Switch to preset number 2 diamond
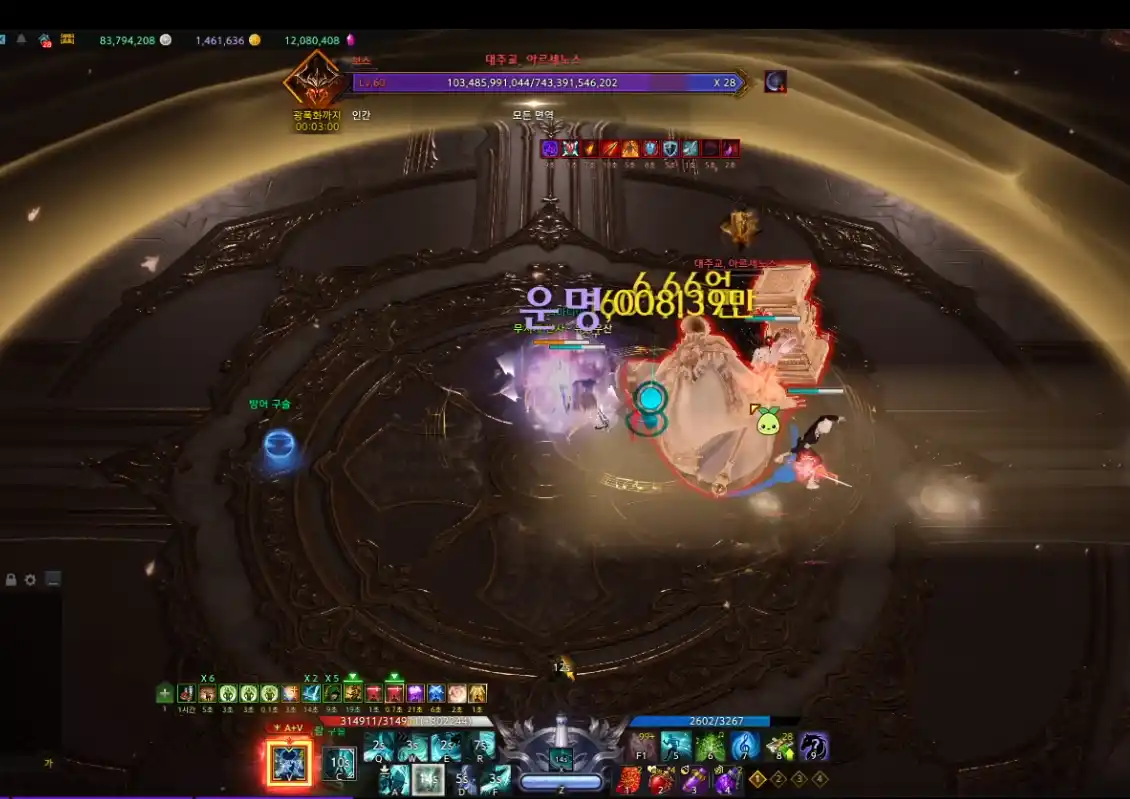The width and height of the screenshot is (1130, 799). click(779, 778)
